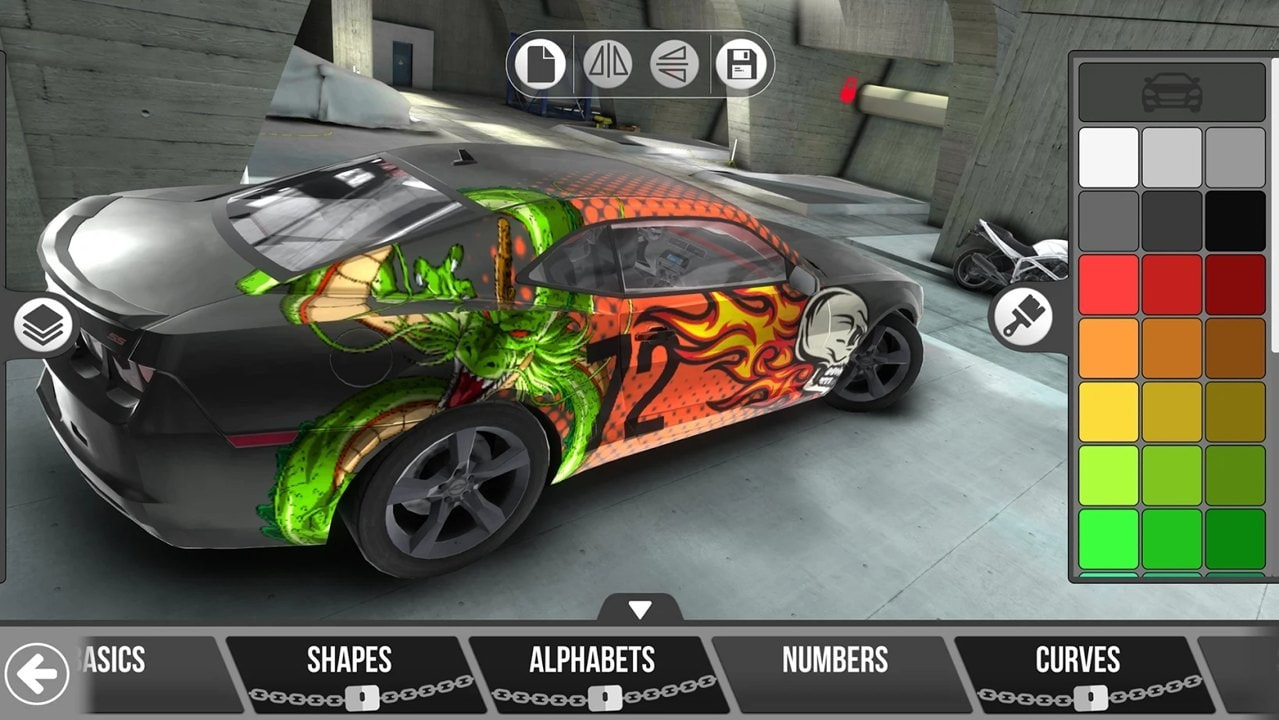Select the bright orange swatch
The width and height of the screenshot is (1279, 720).
(1108, 348)
